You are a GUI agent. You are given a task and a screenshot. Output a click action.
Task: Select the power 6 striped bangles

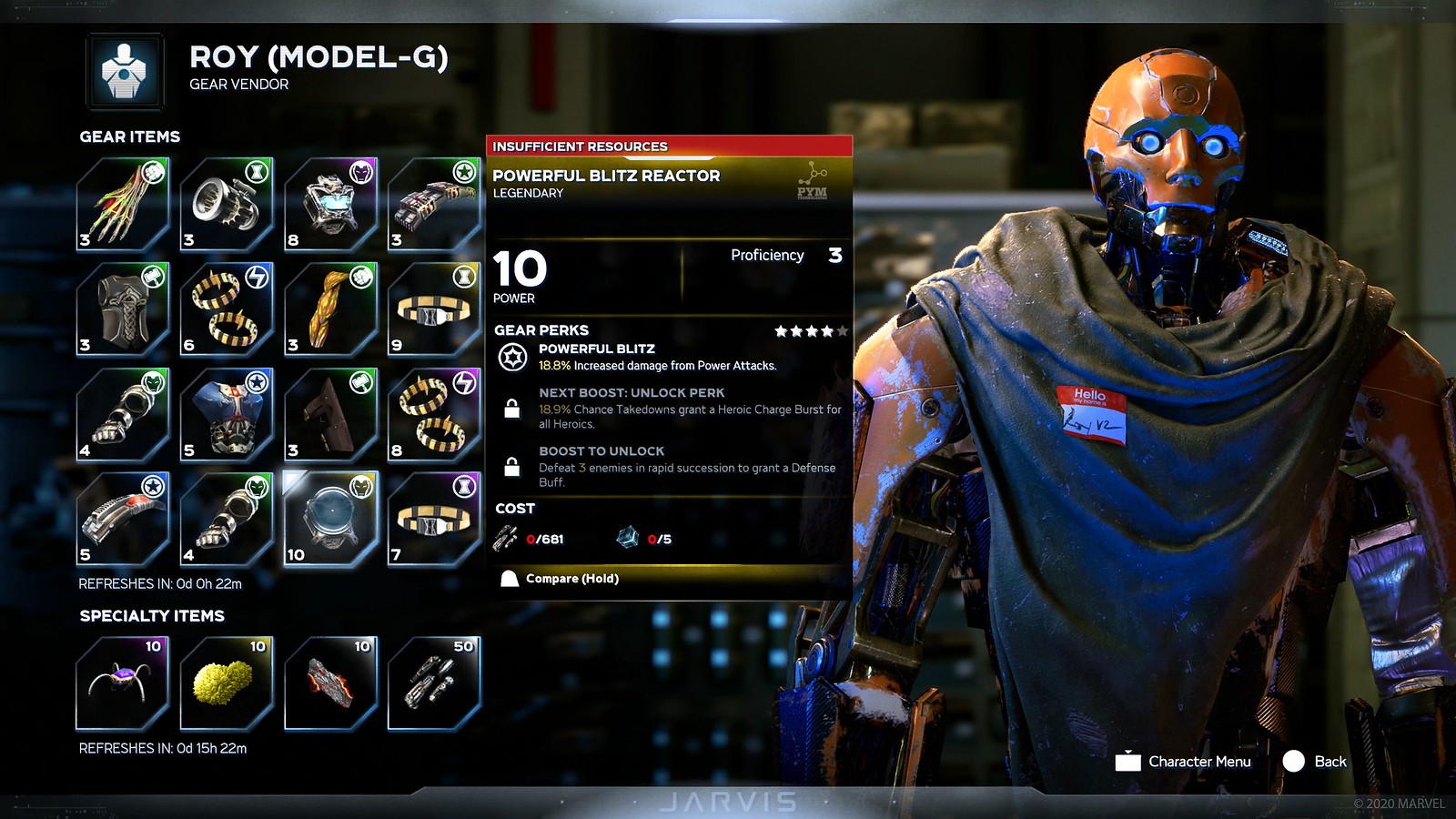pos(227,309)
